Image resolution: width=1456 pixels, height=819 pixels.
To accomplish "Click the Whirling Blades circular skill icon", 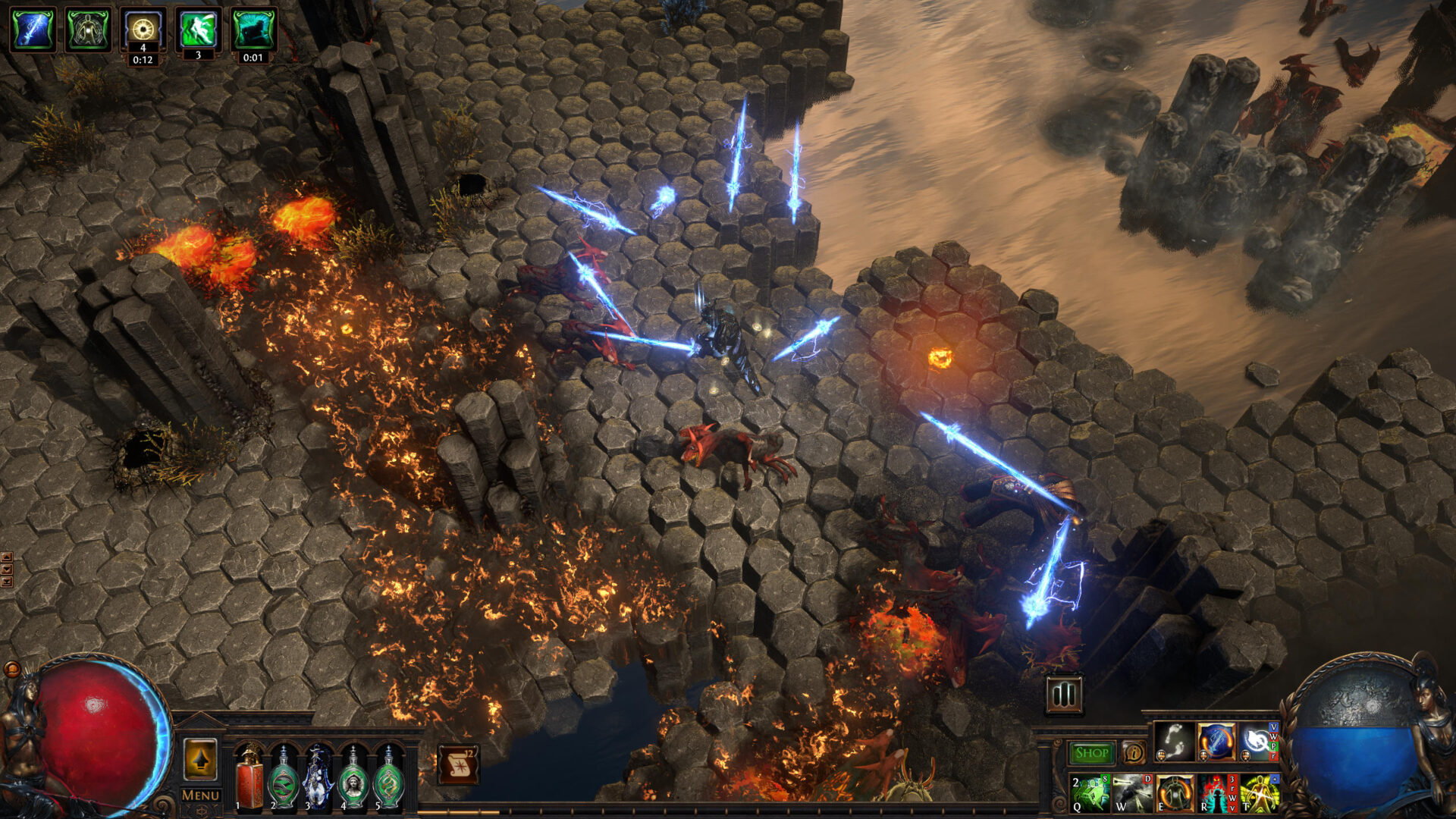I will 1255,741.
